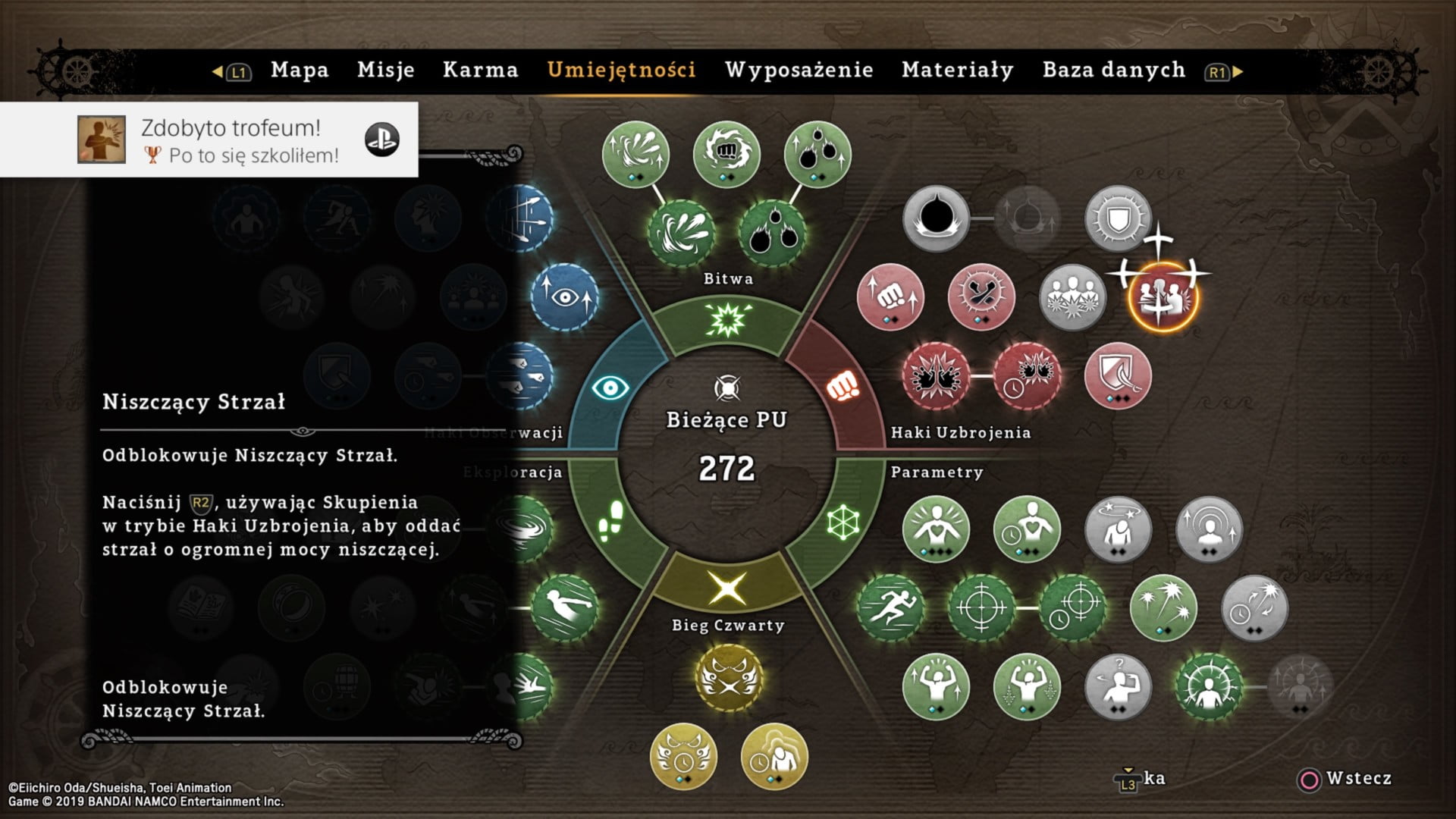Select the blue eye observation segment
The image size is (1456, 819).
click(x=610, y=388)
